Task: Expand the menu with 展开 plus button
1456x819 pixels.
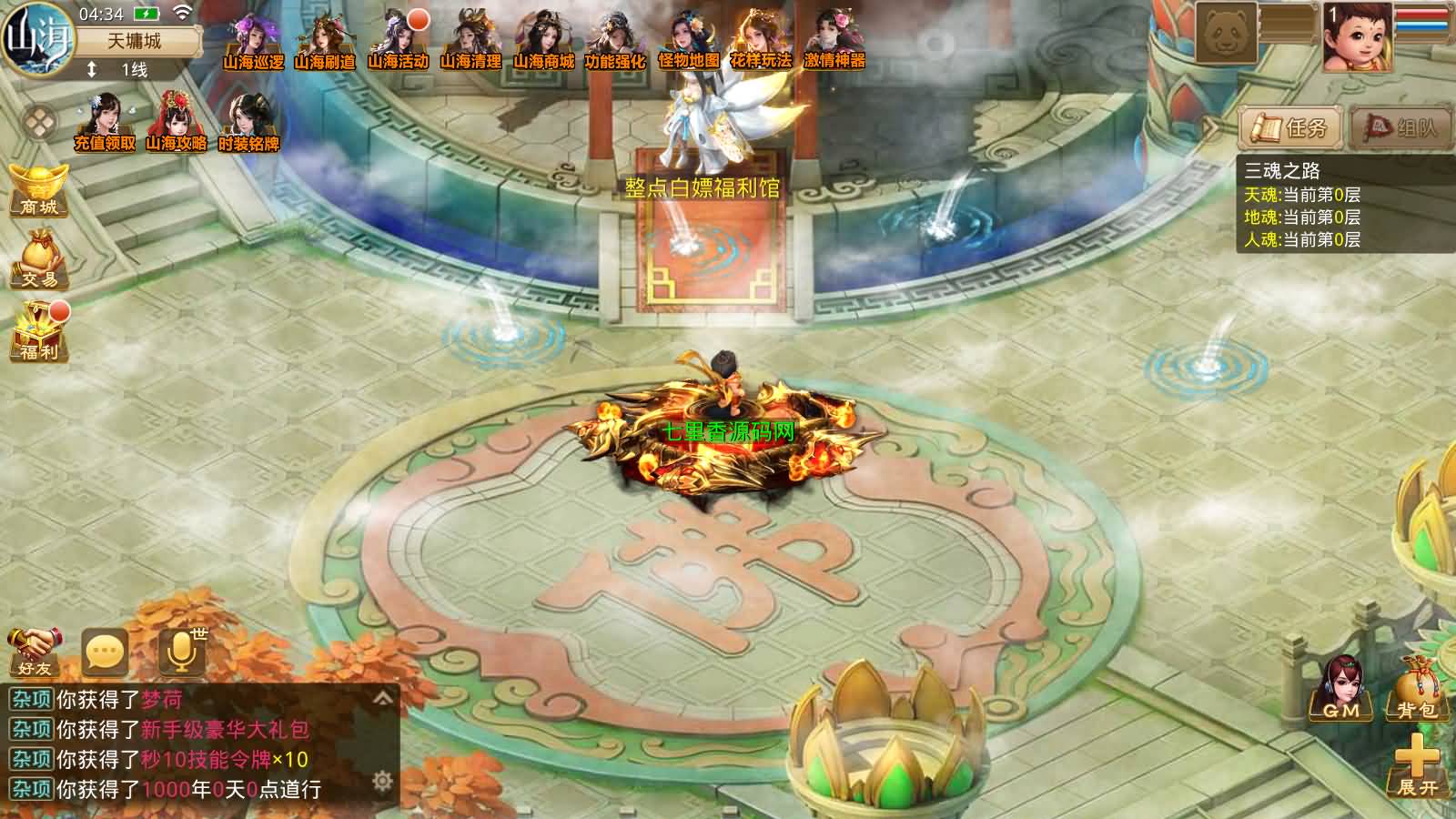Action: click(x=1416, y=766)
